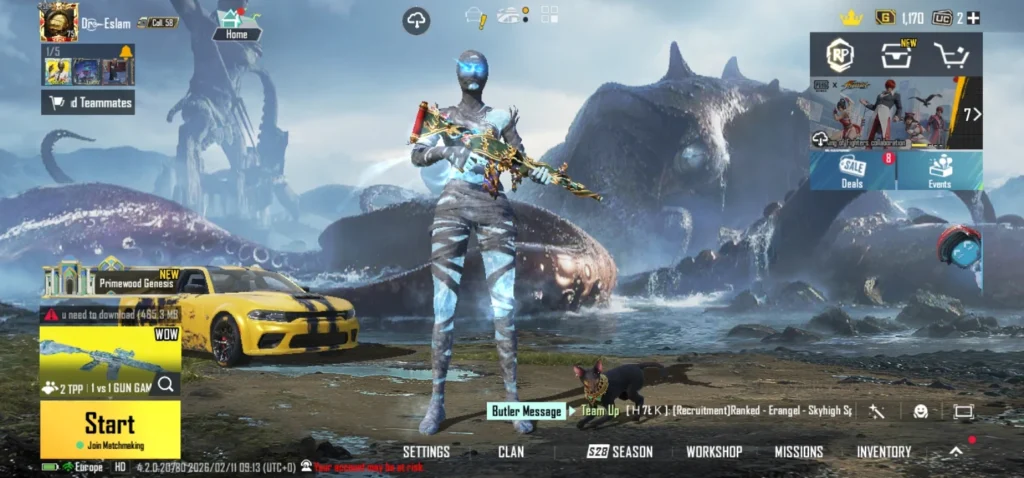View the Missions list

[x=798, y=452]
